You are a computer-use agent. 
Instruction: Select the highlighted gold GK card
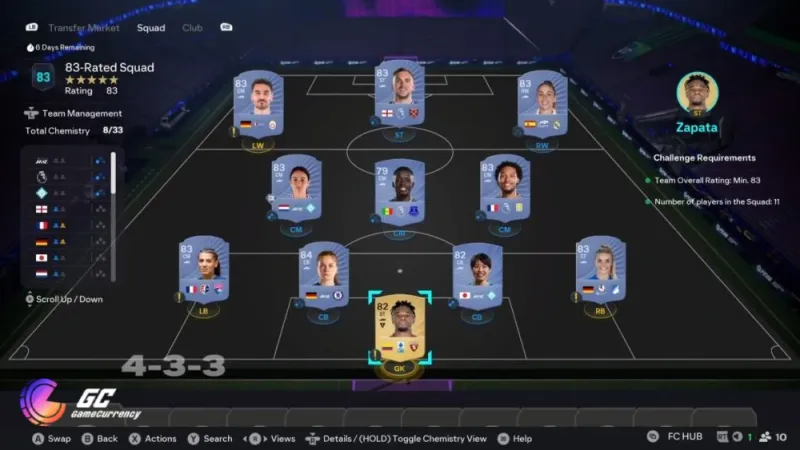point(399,330)
